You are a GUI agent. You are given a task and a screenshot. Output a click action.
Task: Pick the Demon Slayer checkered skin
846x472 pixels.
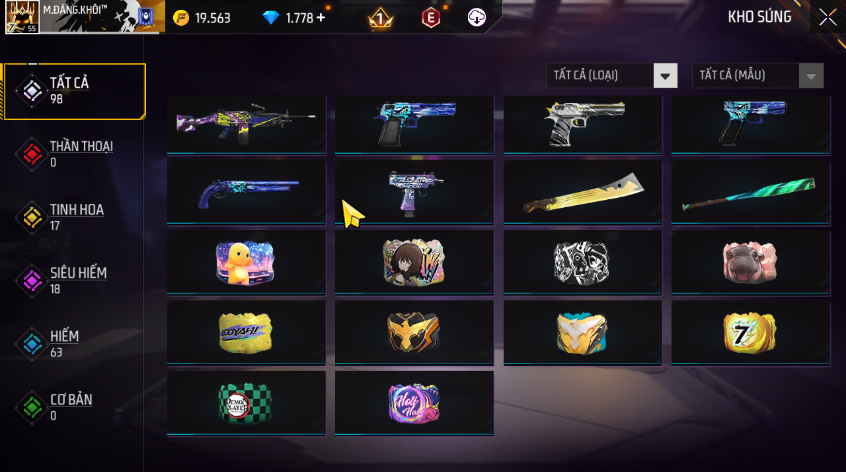click(x=246, y=402)
